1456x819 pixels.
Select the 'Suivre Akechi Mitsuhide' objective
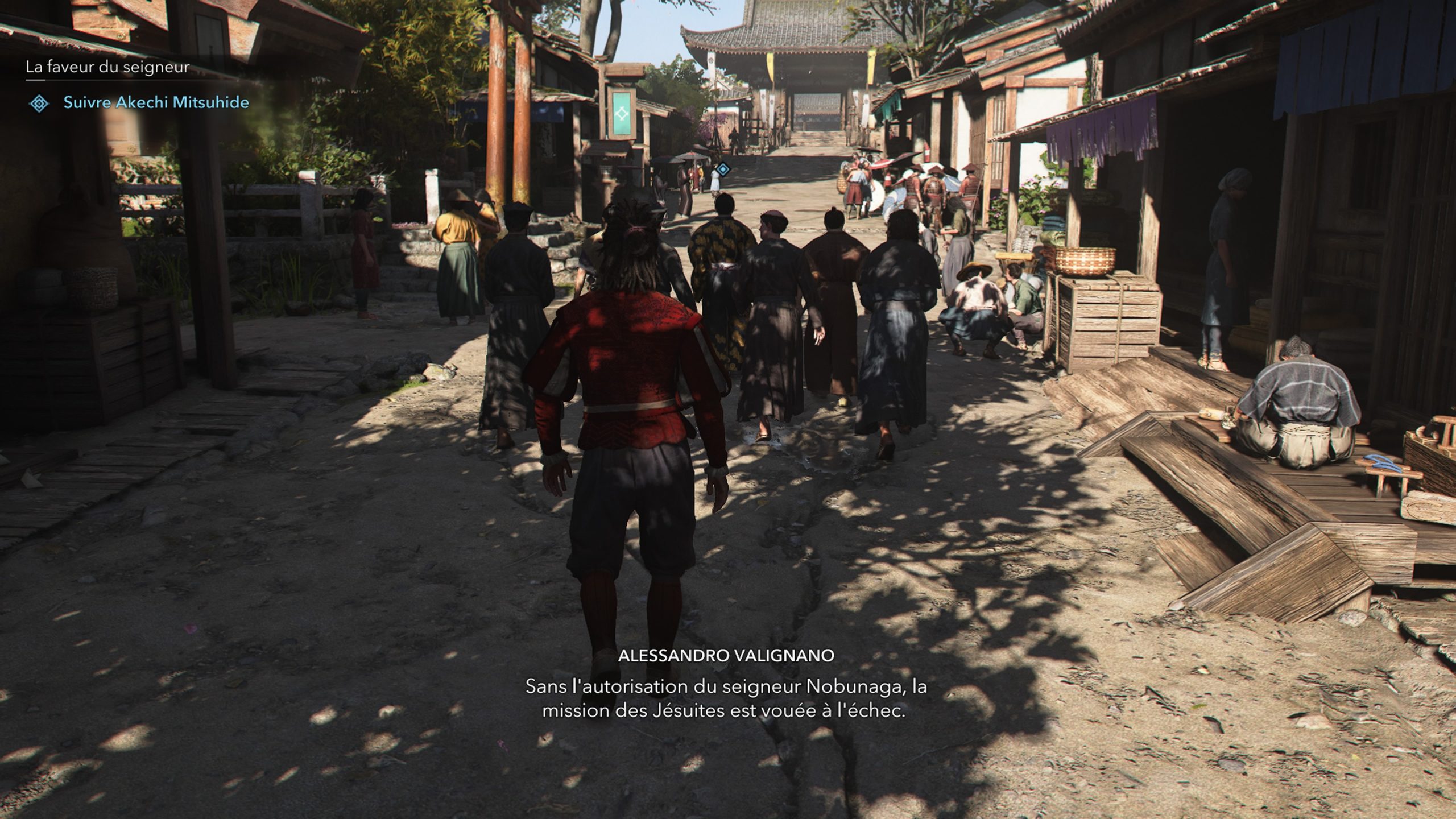click(x=156, y=103)
